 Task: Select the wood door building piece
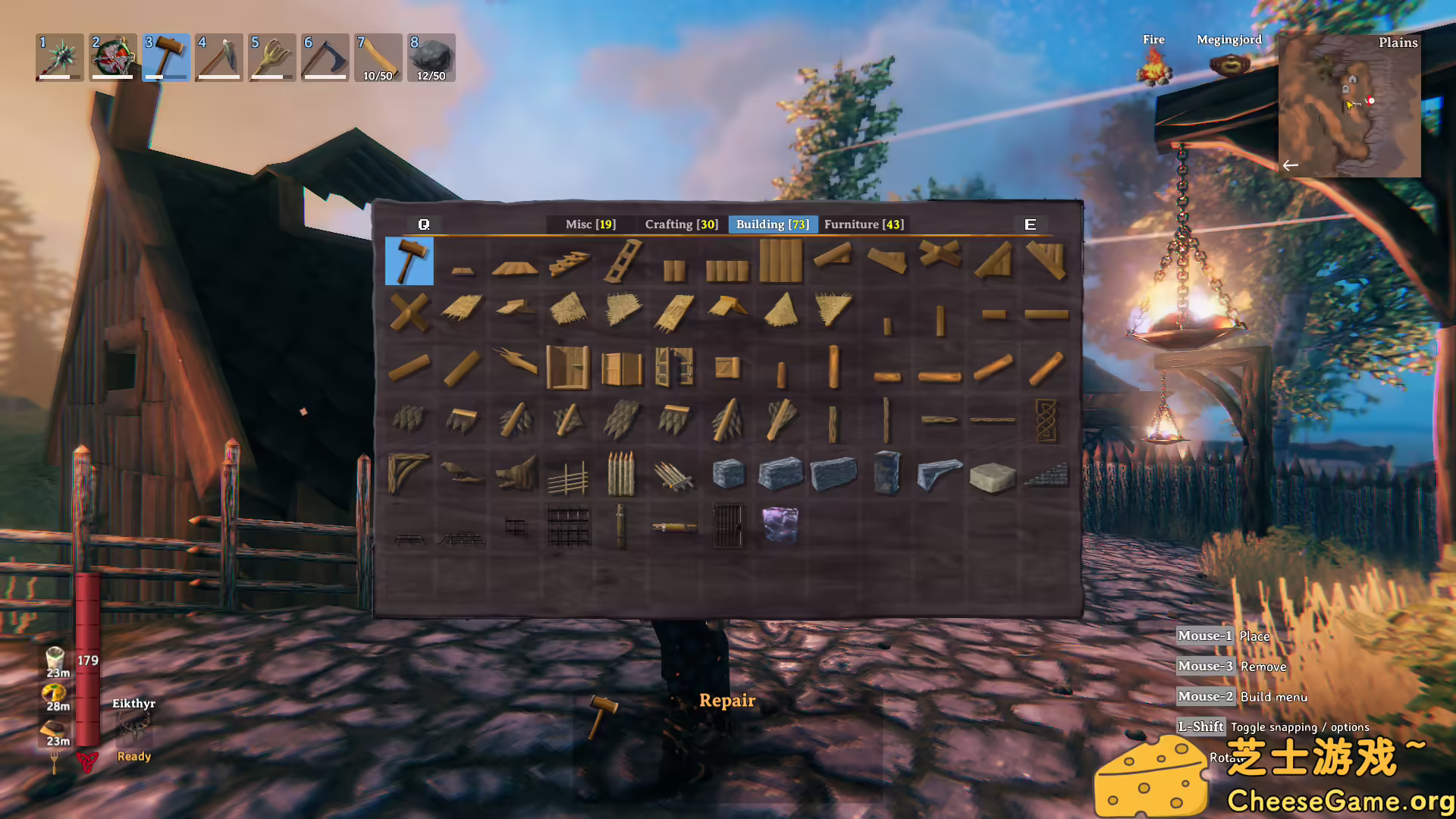(x=568, y=368)
